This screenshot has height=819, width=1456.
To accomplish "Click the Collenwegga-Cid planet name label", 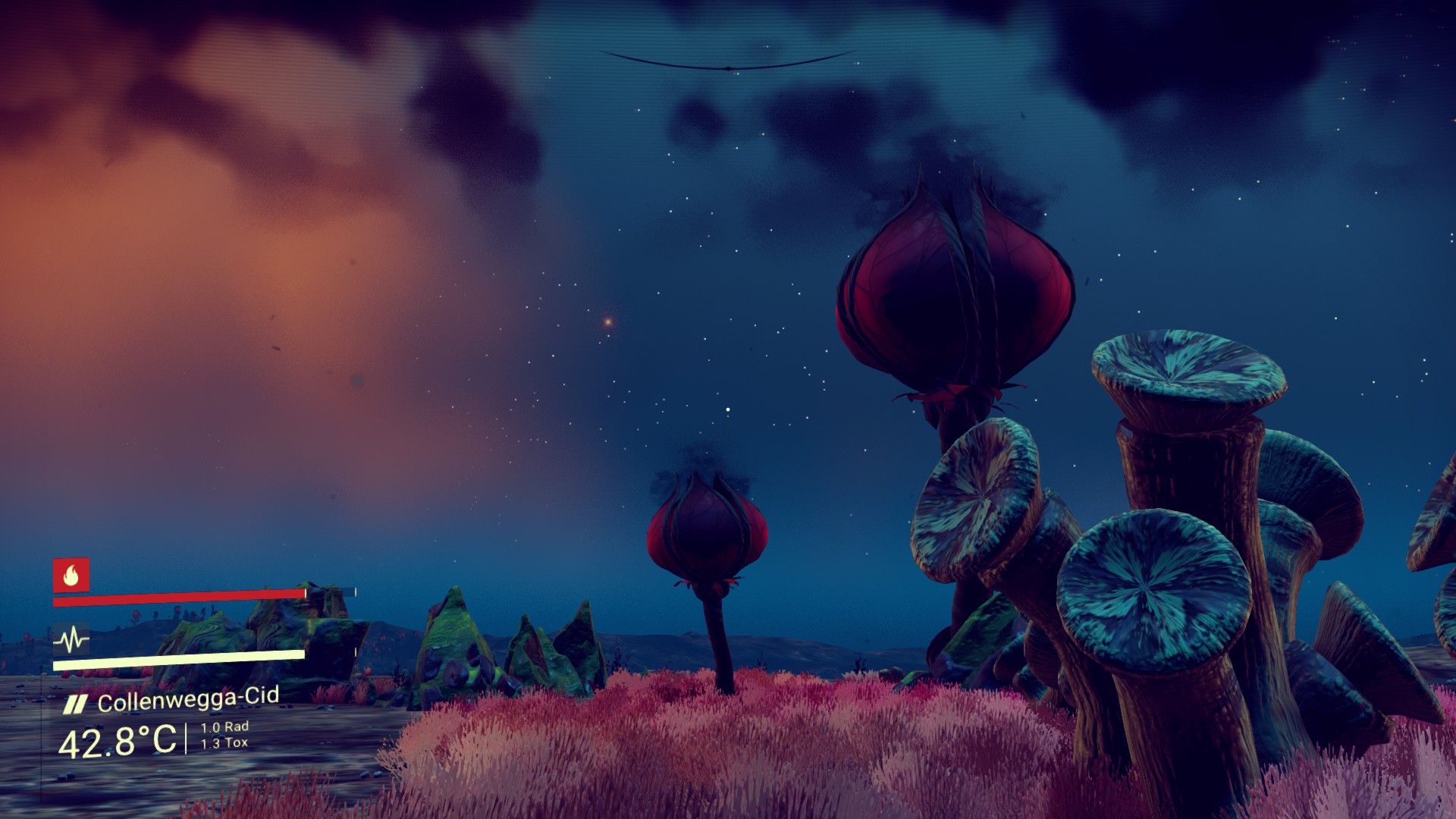I will 188,699.
